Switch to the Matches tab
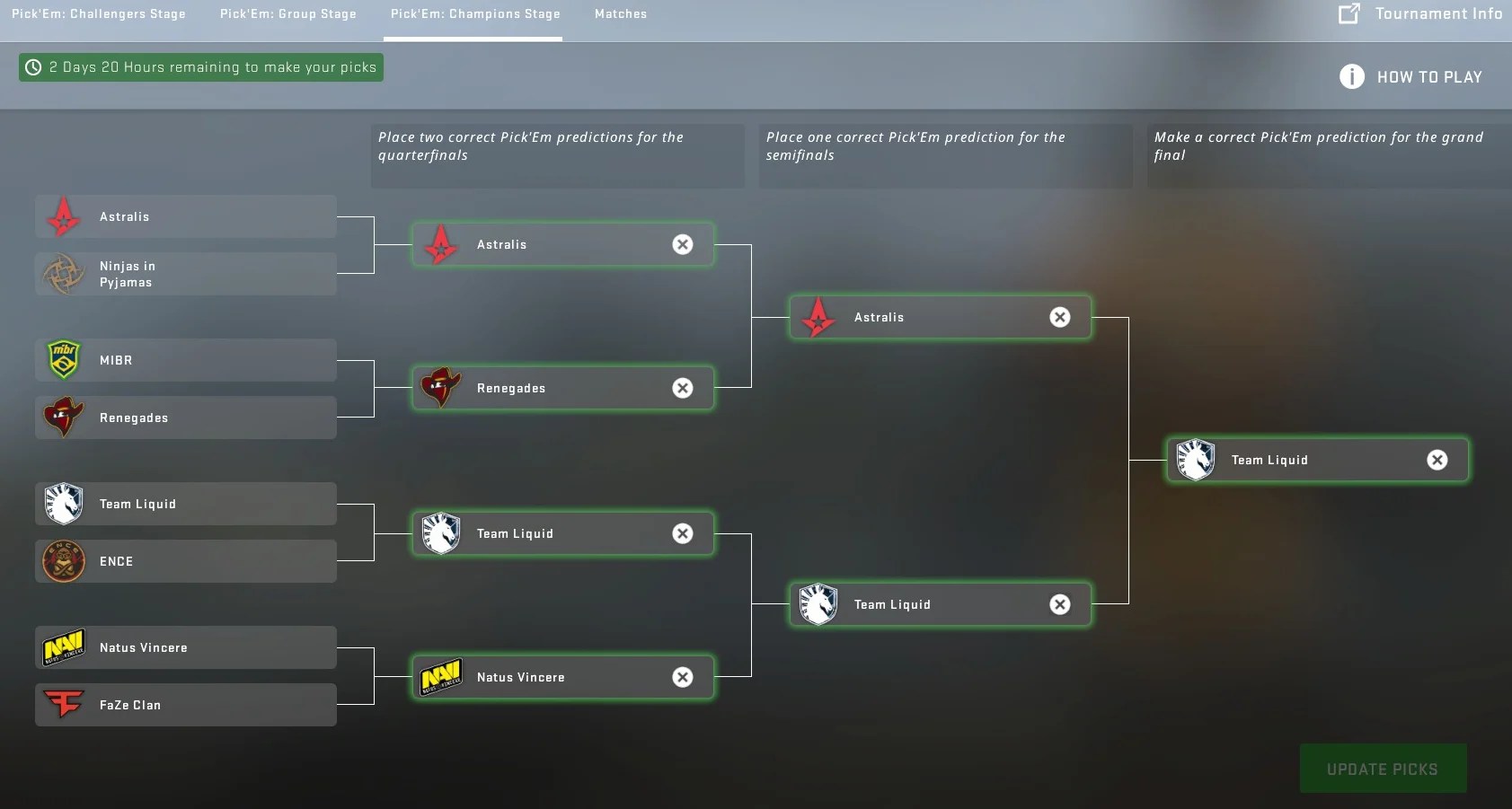The height and width of the screenshot is (809, 1512). point(620,13)
